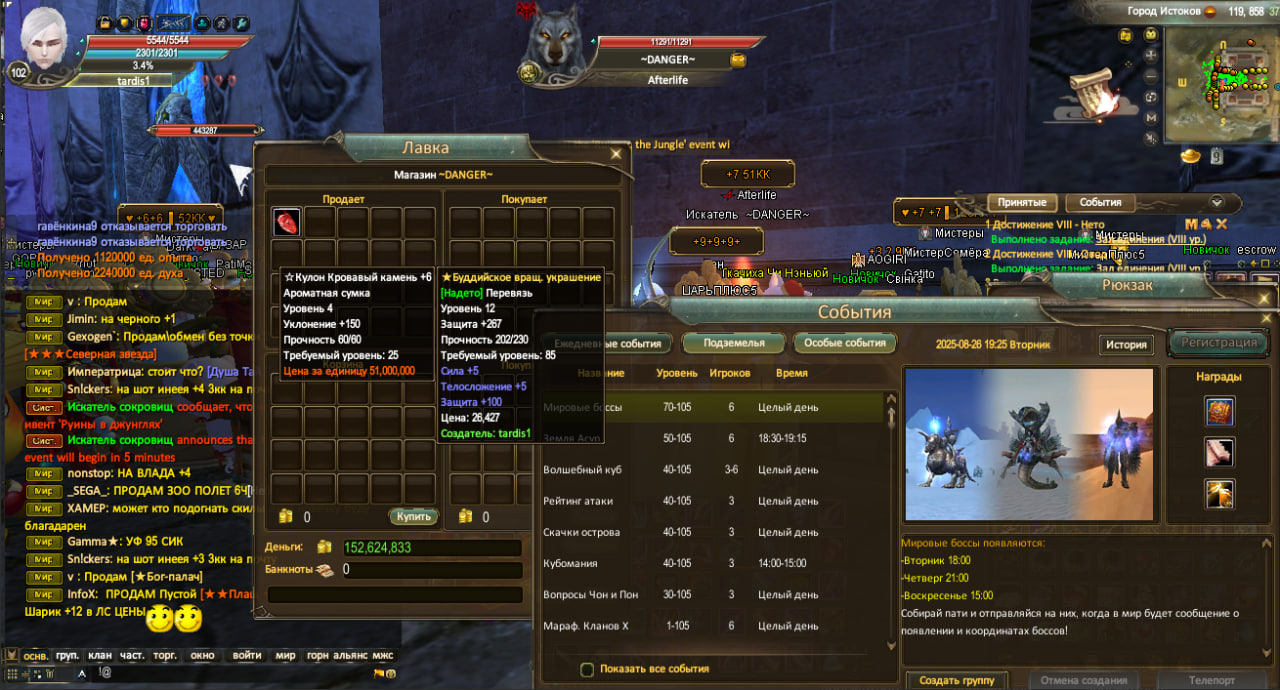Screen dimensions: 1280x690
Task: Switch chat to the клан tab
Action: point(100,656)
